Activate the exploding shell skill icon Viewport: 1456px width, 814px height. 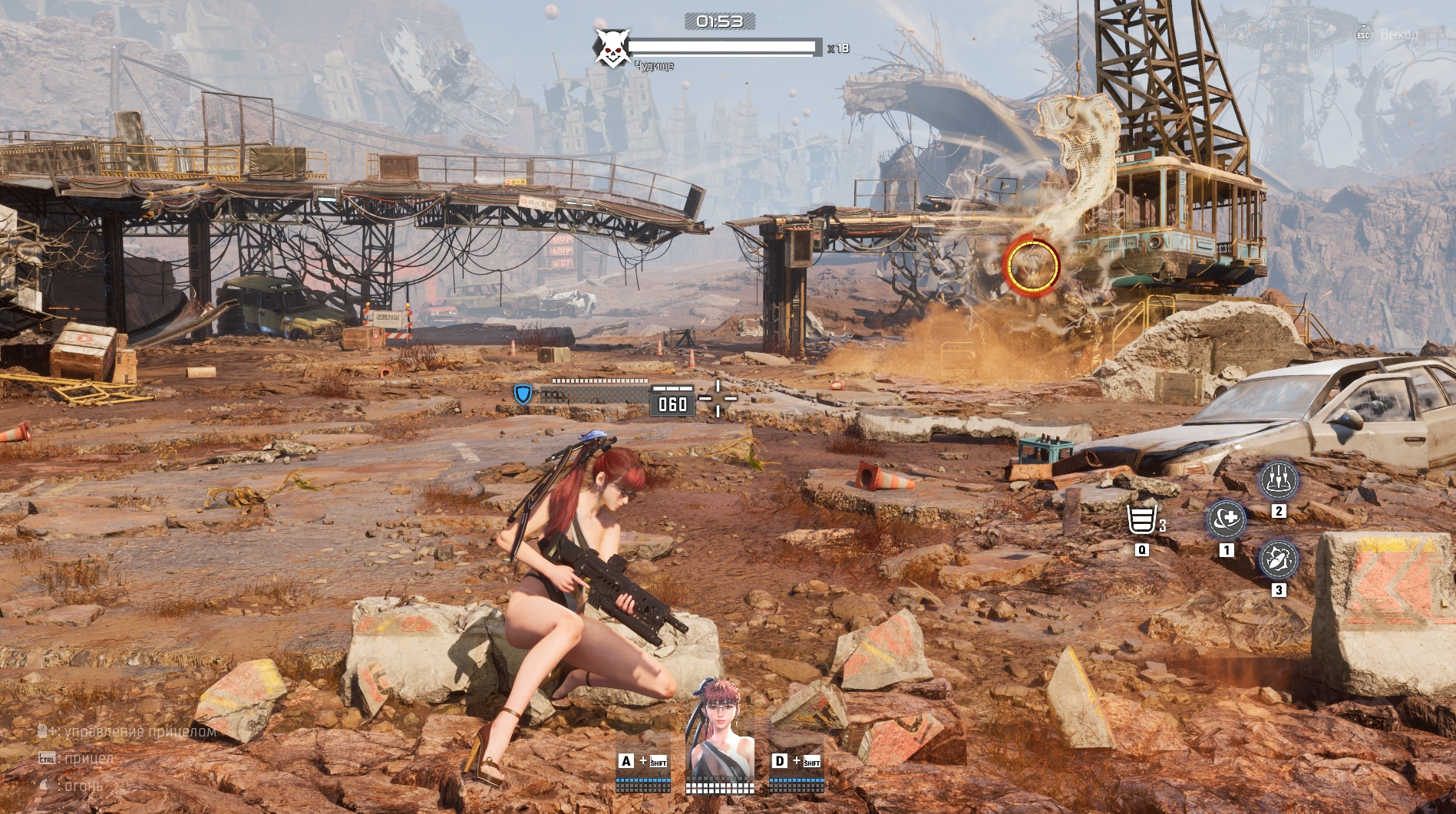click(x=1279, y=559)
